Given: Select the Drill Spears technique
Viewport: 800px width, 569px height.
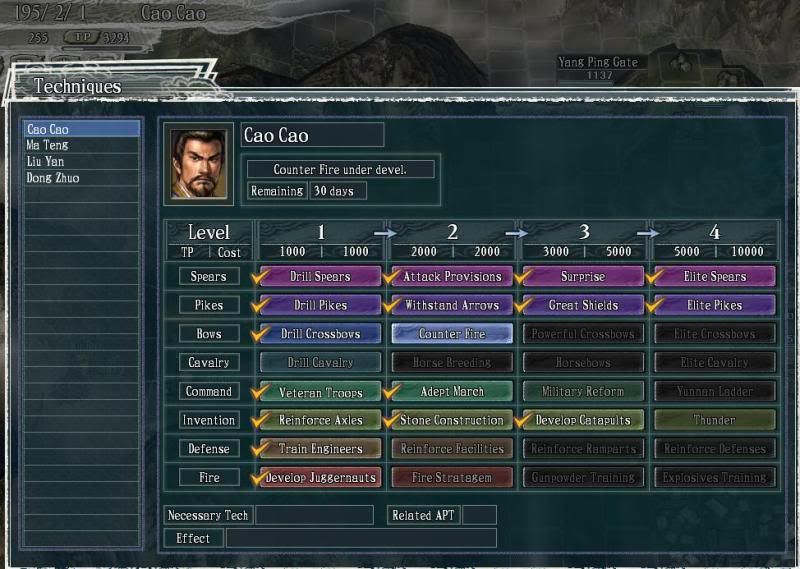Looking at the screenshot, I should click(x=320, y=276).
